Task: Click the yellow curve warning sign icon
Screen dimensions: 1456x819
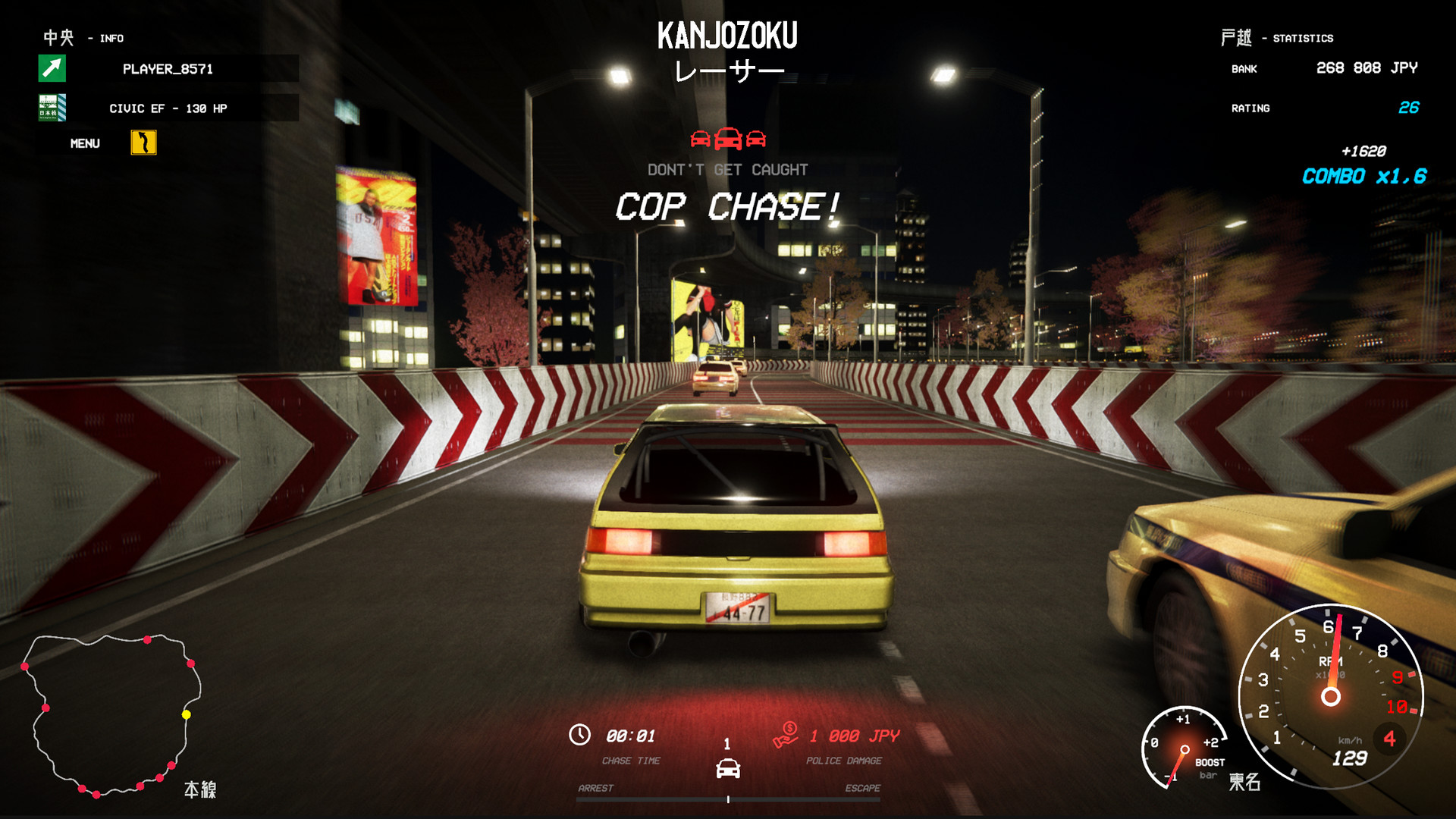Action: [145, 143]
